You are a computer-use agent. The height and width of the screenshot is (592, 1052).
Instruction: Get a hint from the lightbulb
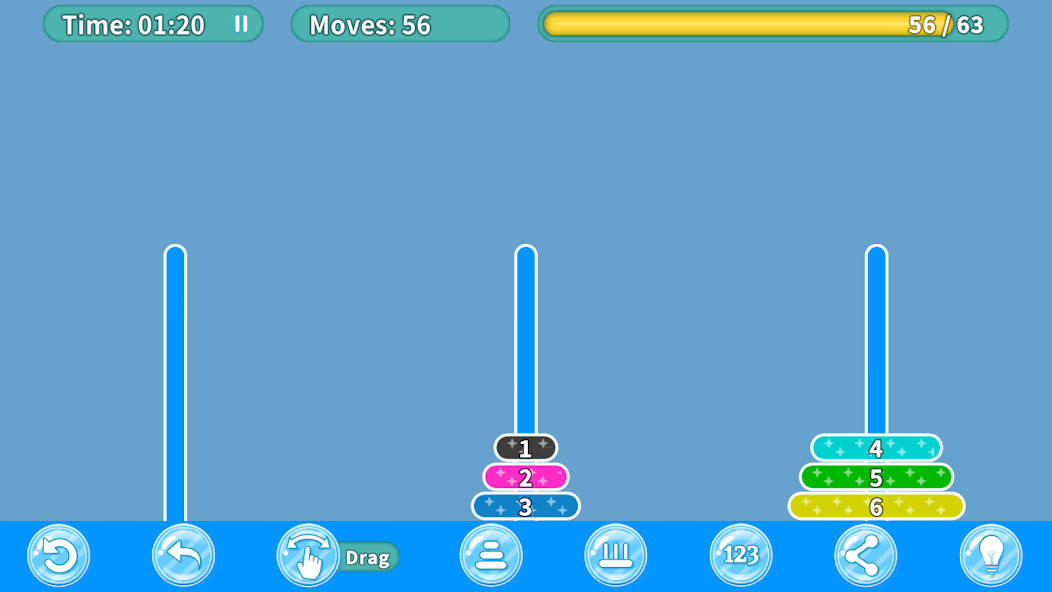point(990,555)
